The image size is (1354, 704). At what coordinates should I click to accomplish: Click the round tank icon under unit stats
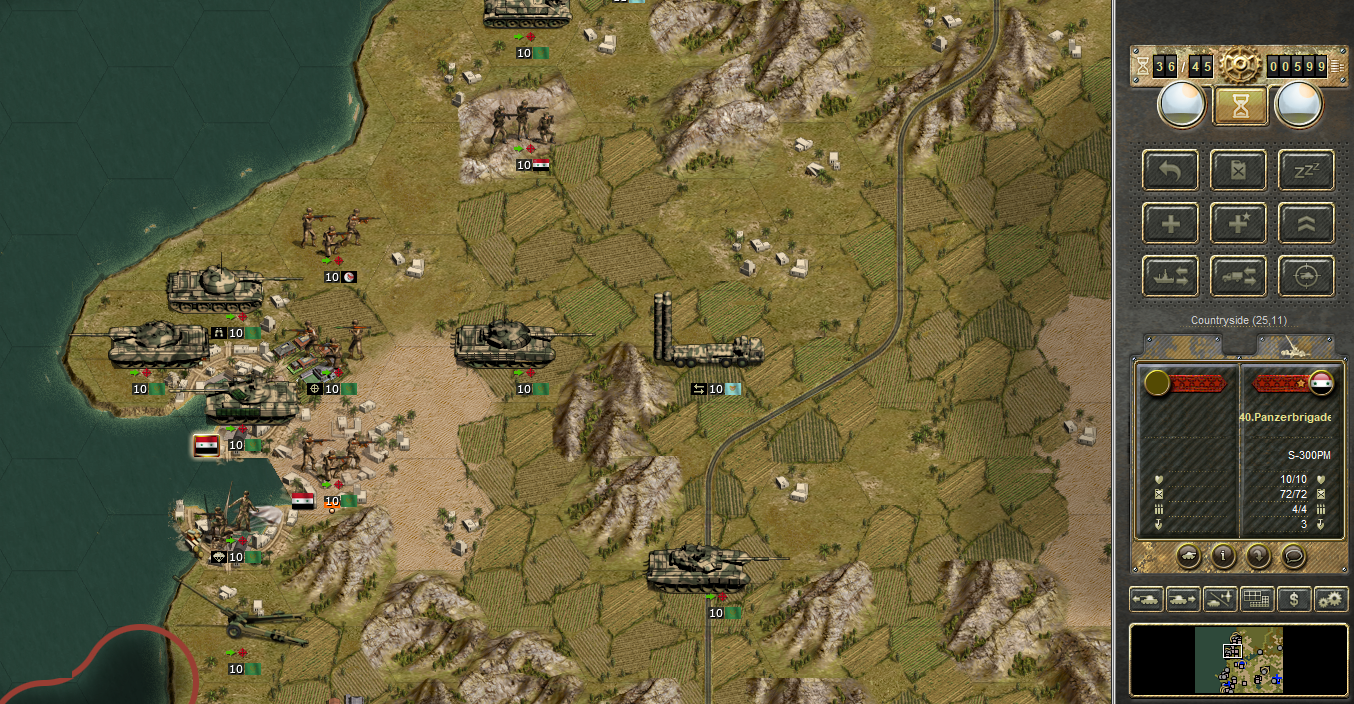1188,554
